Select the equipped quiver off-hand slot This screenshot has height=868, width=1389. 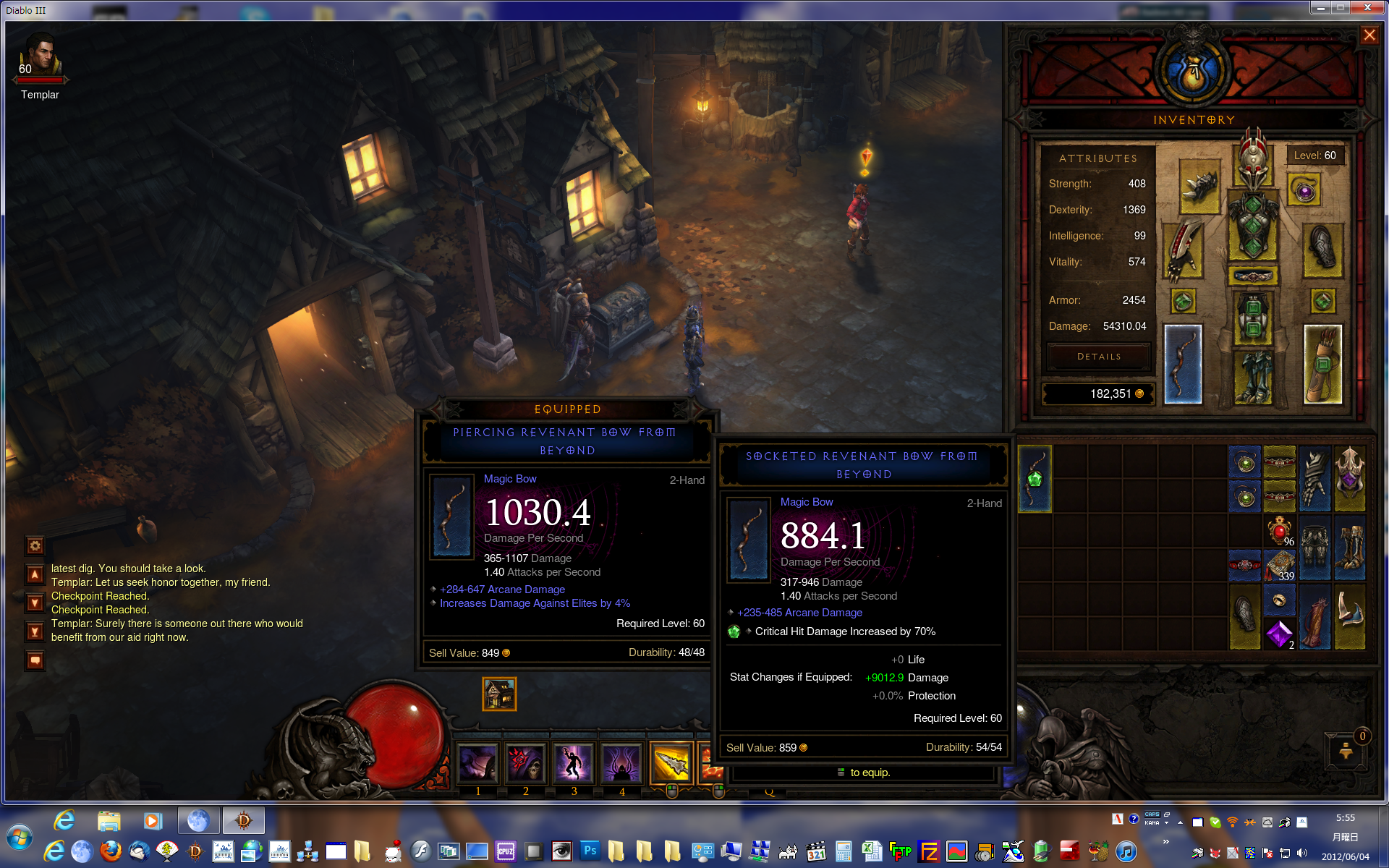coord(1322,364)
